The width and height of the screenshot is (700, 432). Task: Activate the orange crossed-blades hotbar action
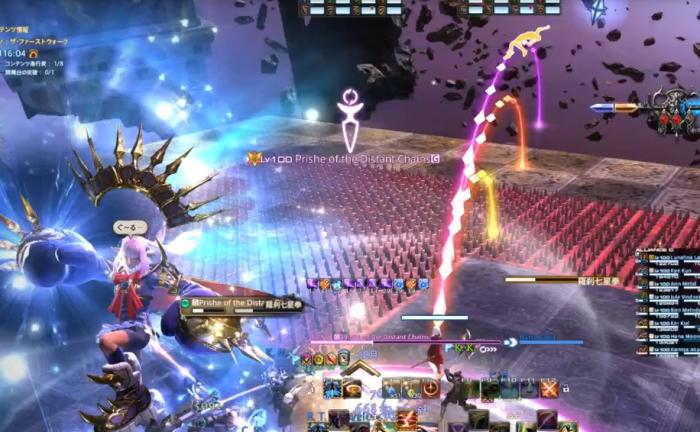(x=549, y=389)
